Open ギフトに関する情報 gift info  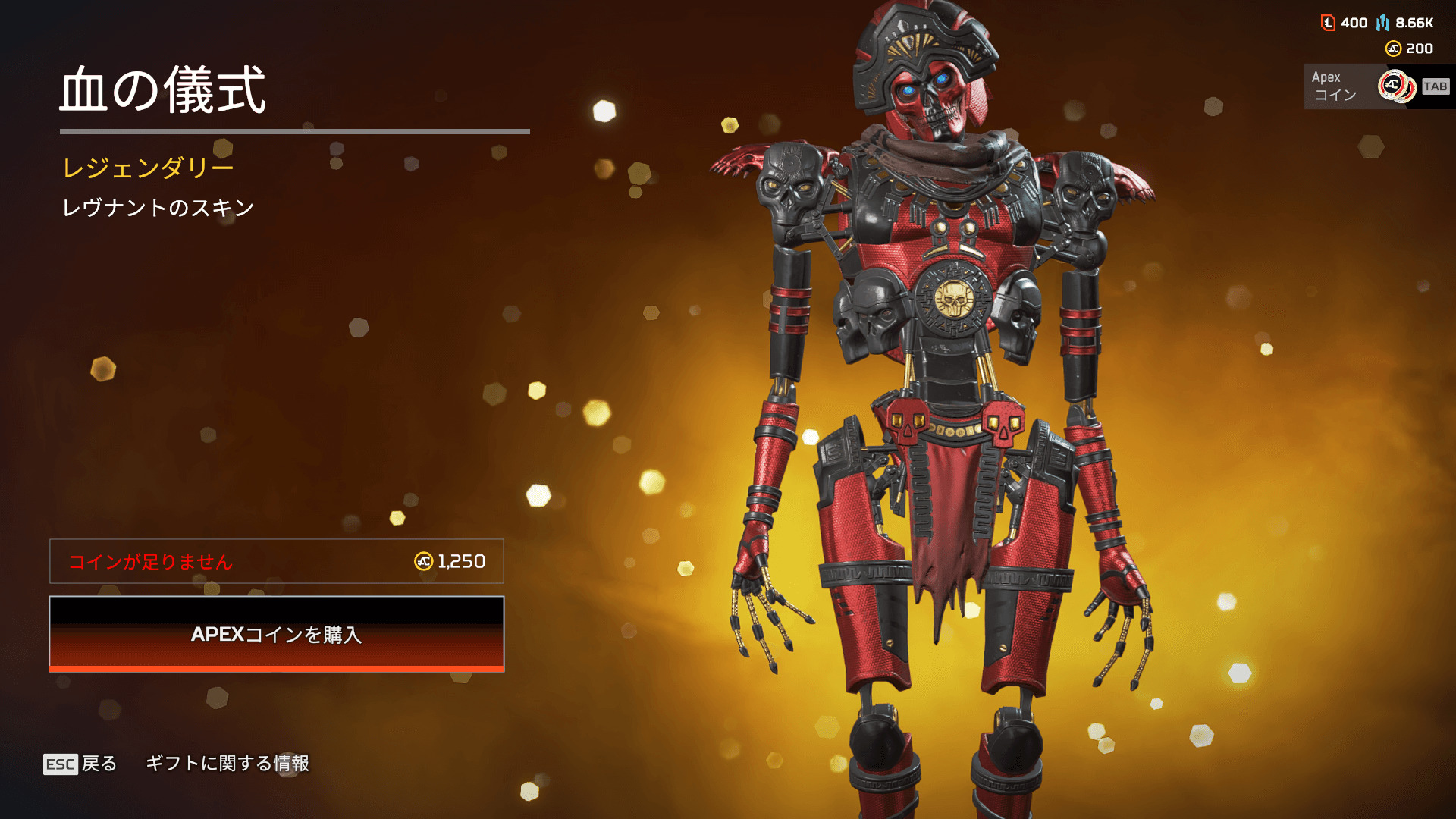point(227,764)
